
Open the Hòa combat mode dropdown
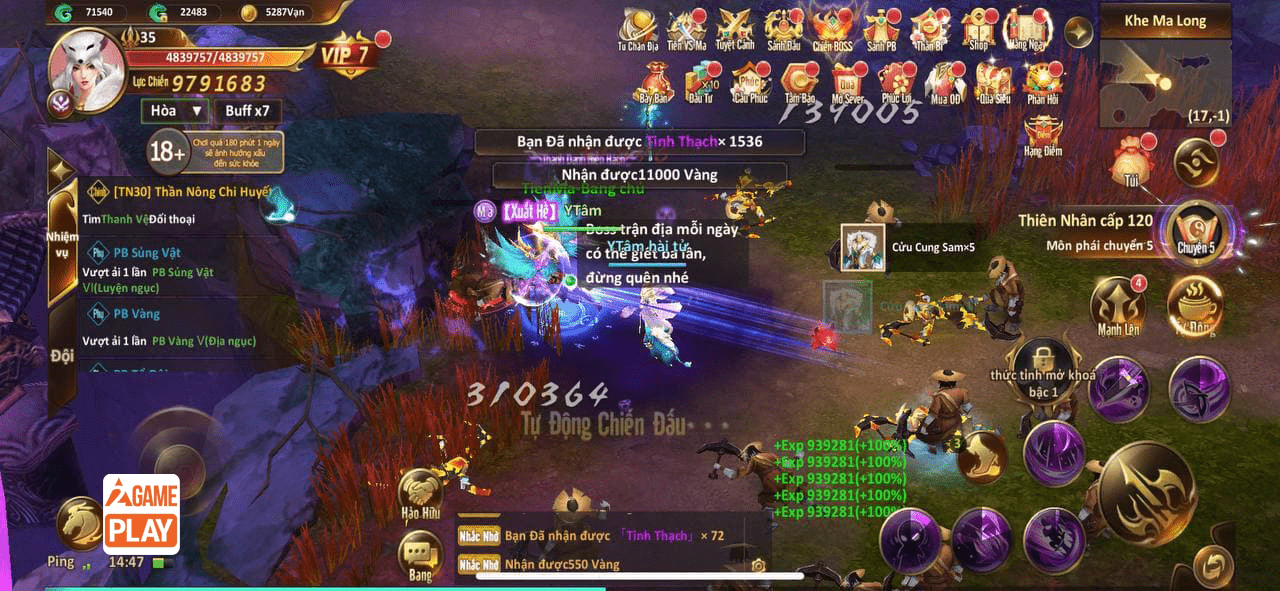tap(175, 111)
